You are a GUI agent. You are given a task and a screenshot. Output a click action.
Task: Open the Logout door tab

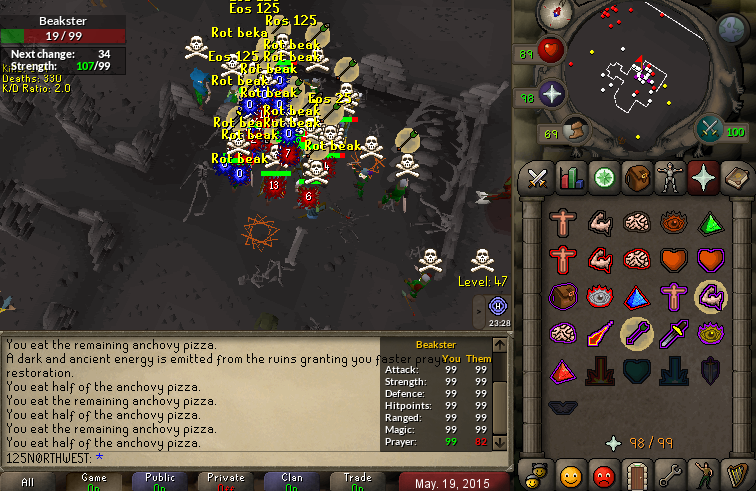click(637, 472)
